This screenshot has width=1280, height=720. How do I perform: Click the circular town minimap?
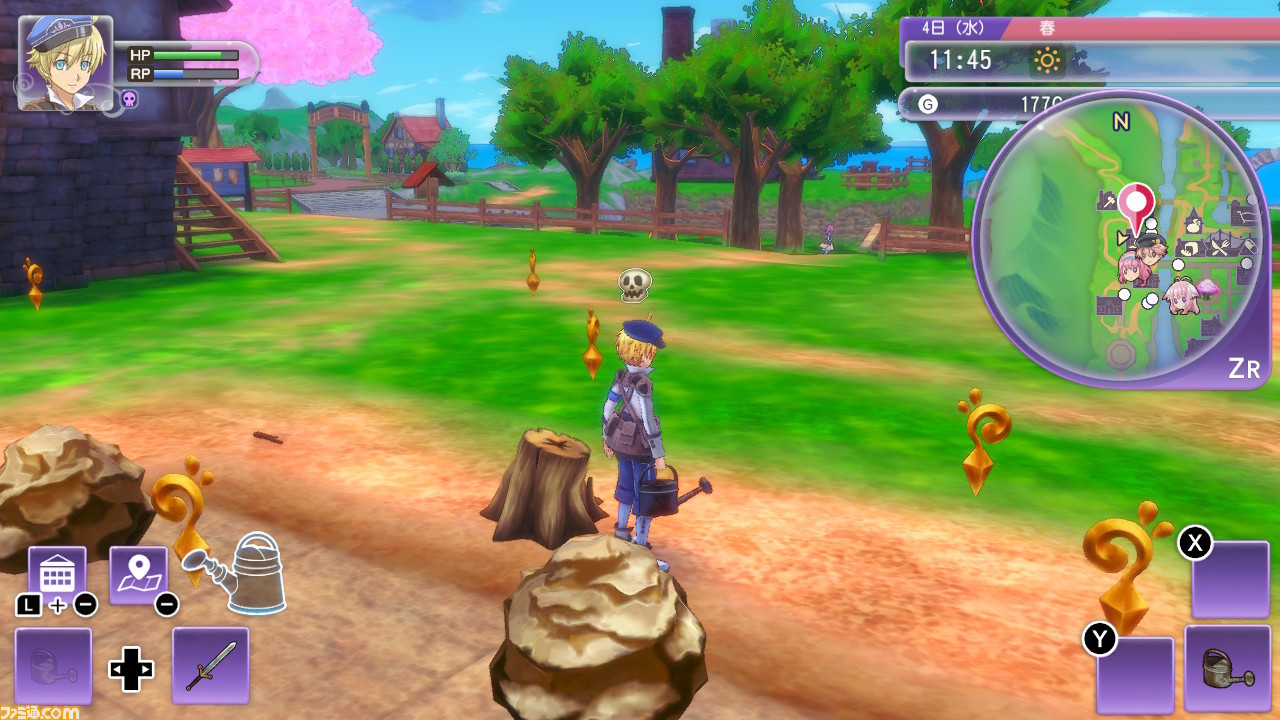[x=1120, y=240]
